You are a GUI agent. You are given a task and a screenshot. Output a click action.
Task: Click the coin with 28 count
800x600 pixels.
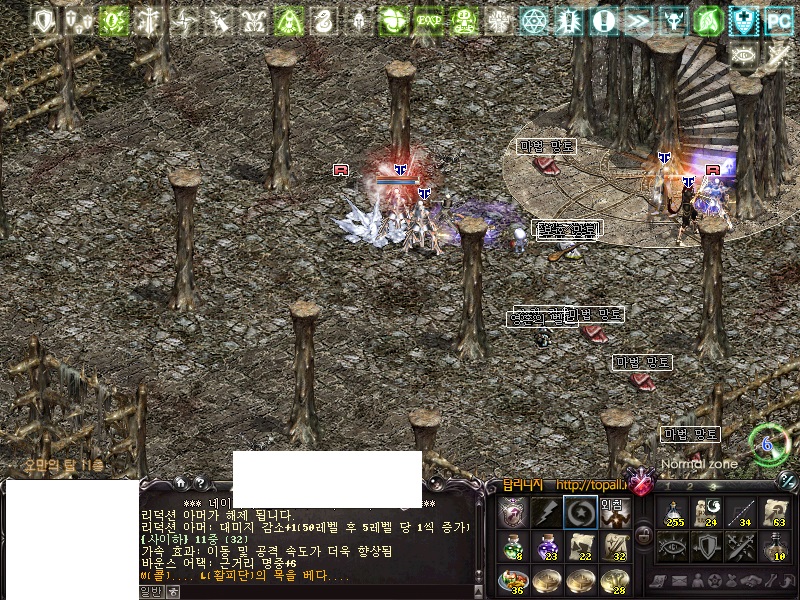pos(614,578)
